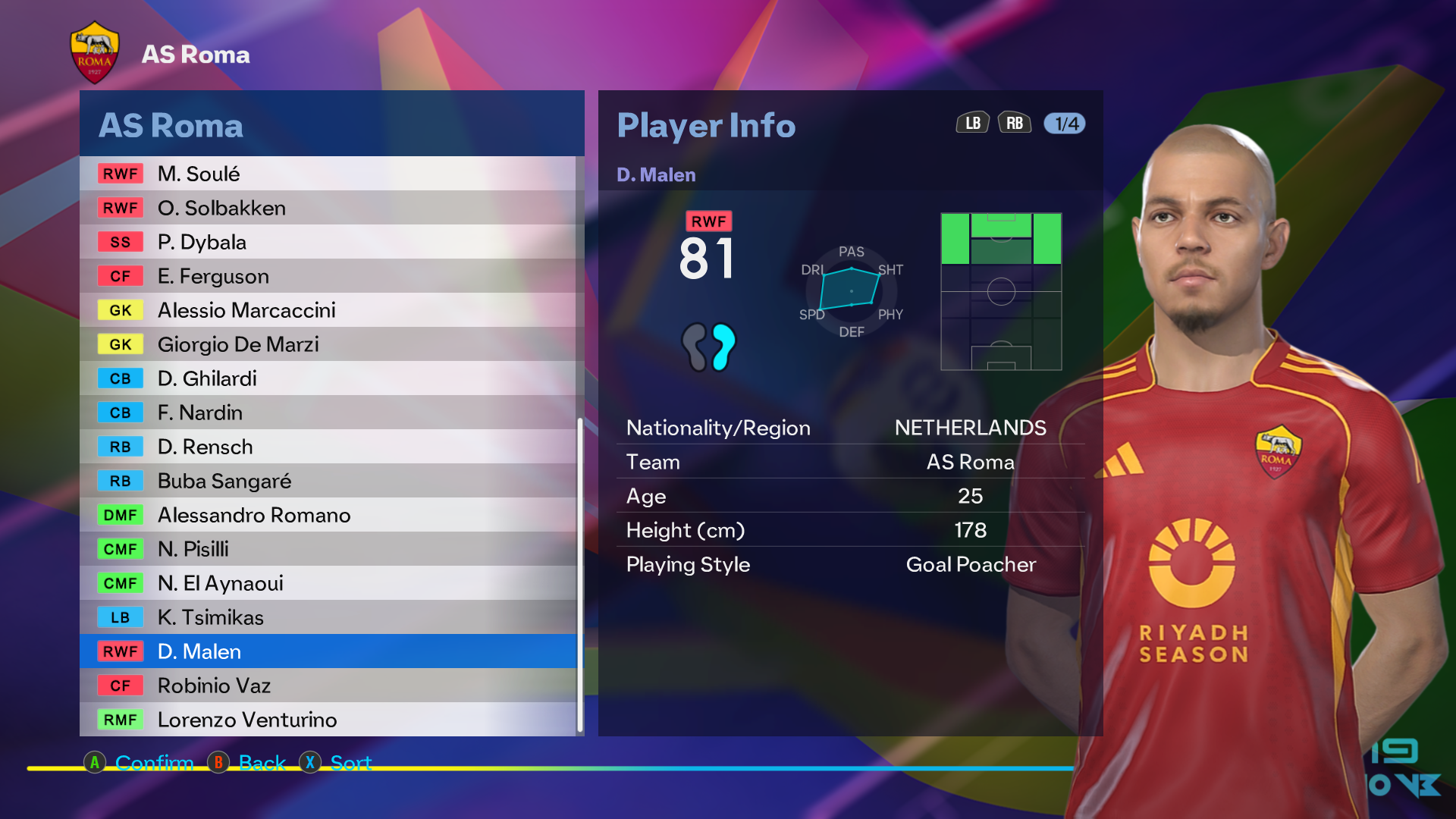
Task: Pick Alessandro Romano from the squad
Action: click(328, 515)
